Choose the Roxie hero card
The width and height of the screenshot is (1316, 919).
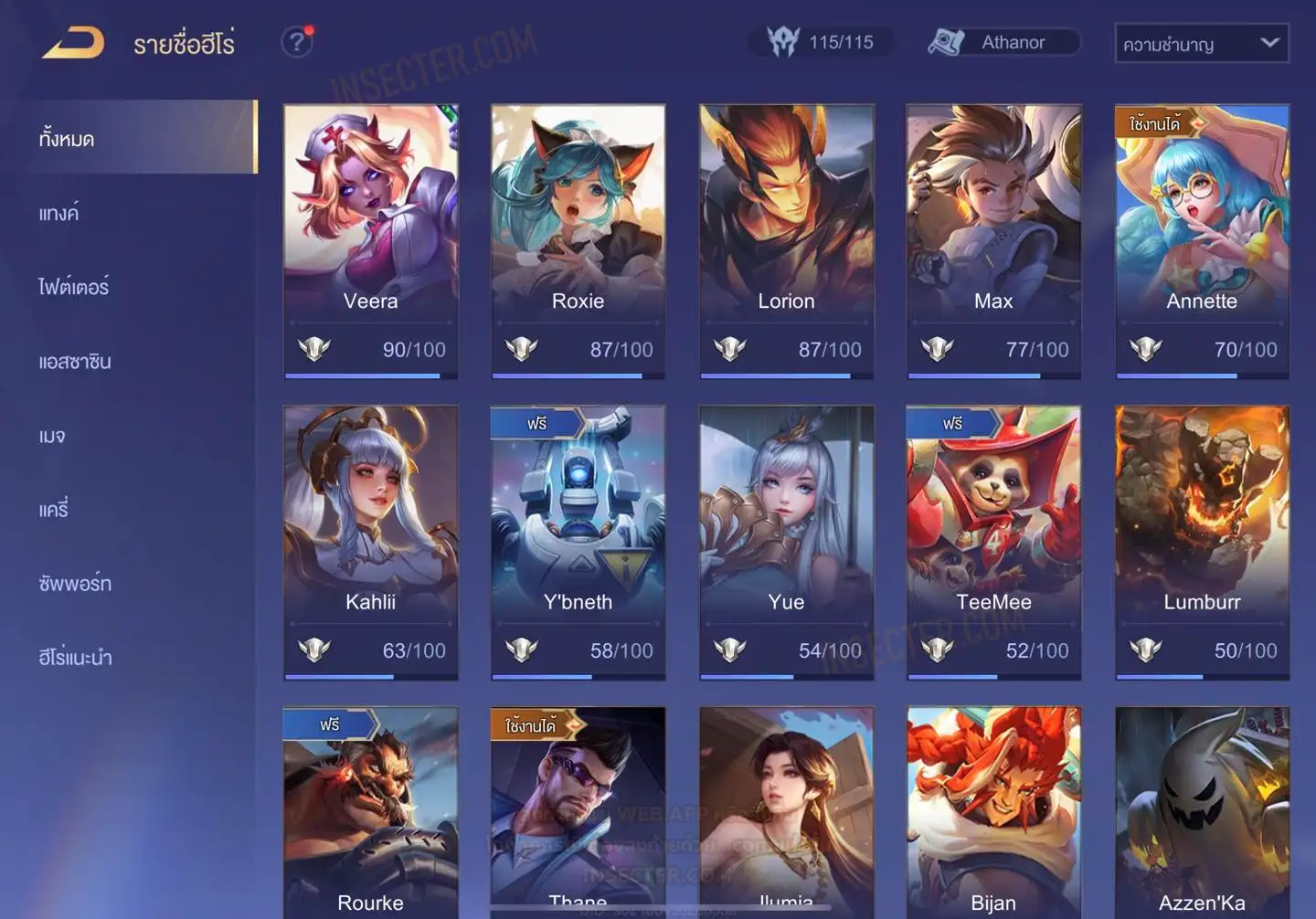[578, 240]
